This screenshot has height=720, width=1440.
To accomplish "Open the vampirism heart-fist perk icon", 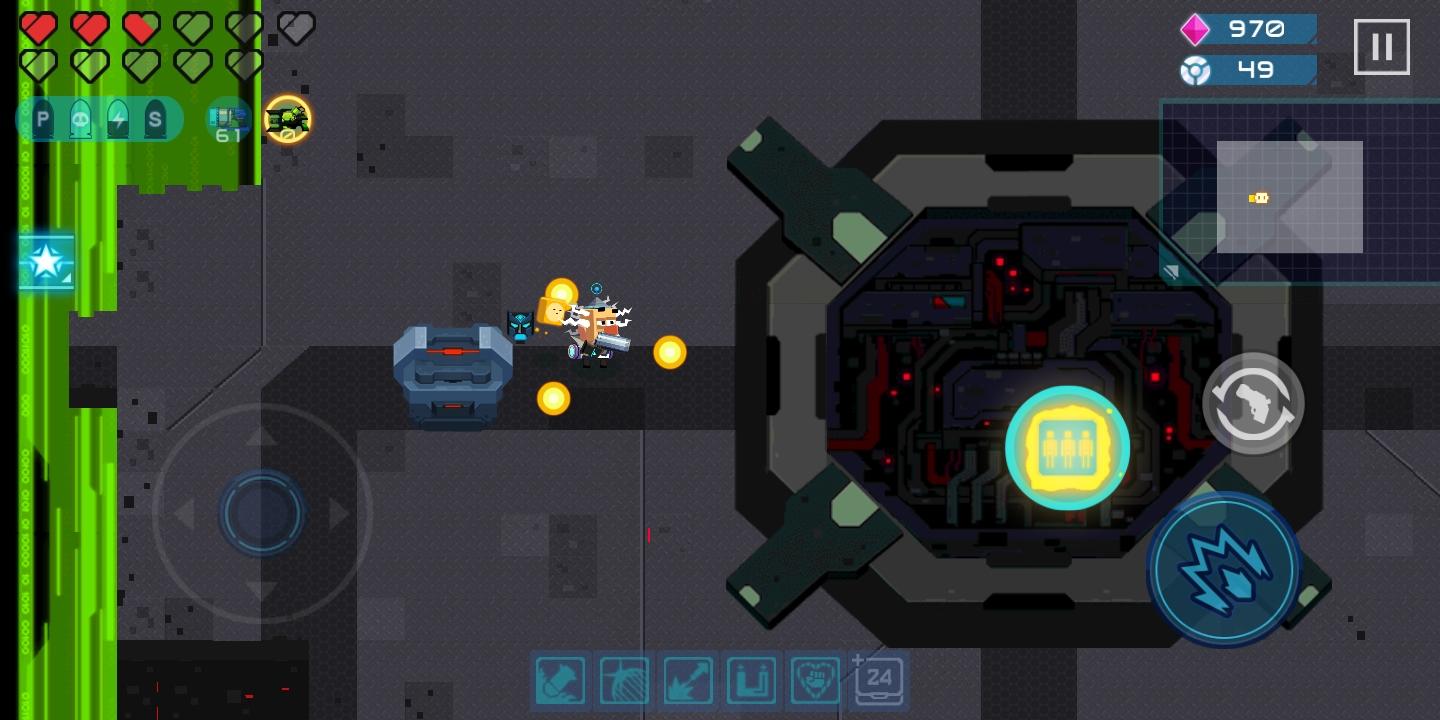I will click(815, 680).
